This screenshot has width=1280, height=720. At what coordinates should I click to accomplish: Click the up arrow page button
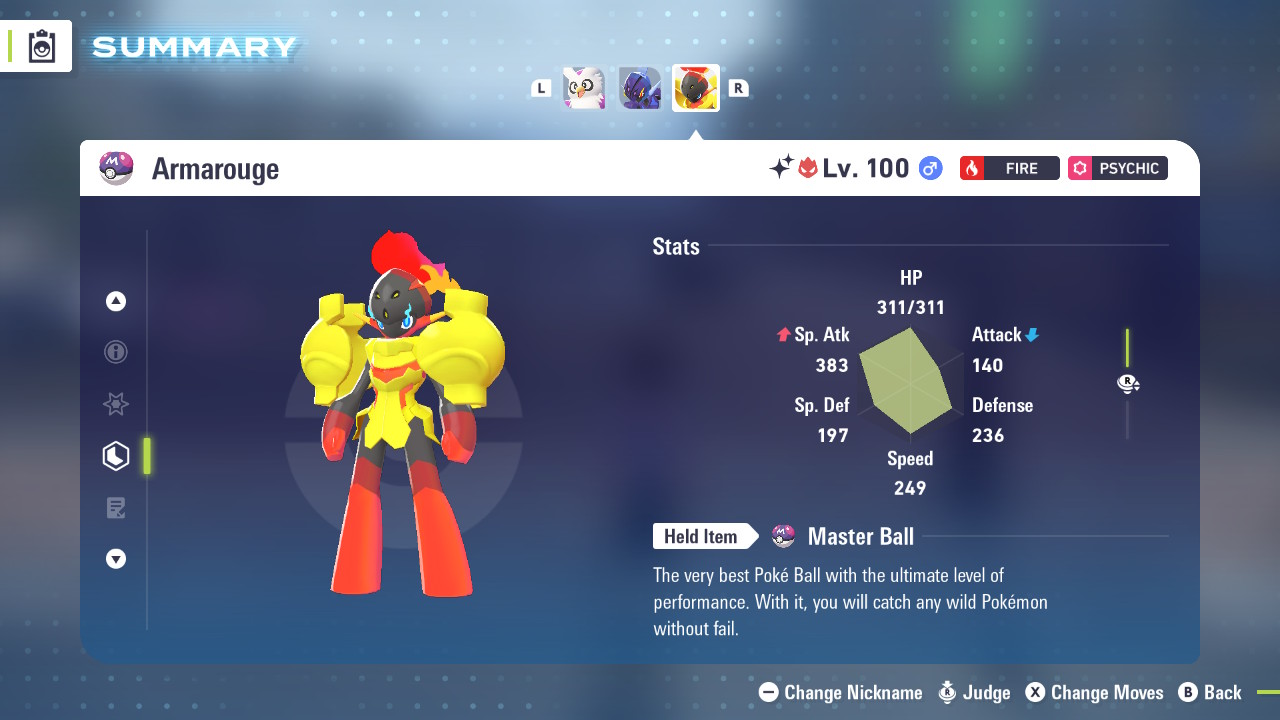116,301
